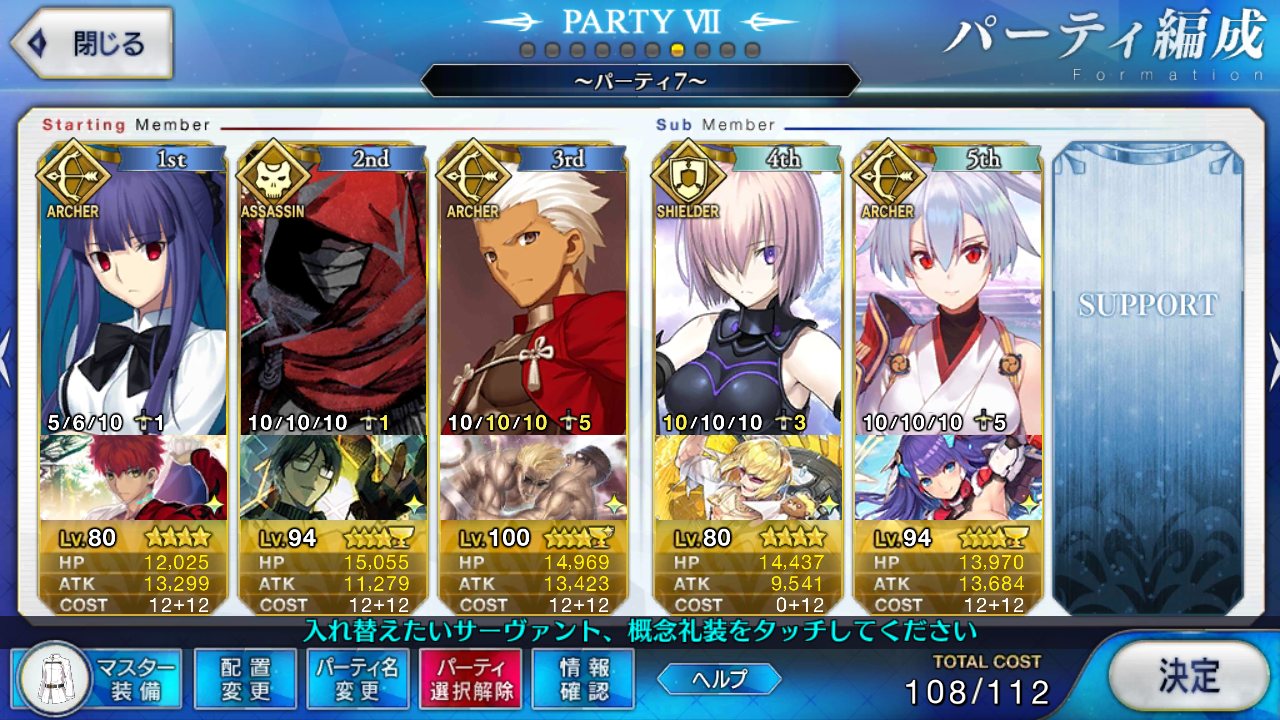Change the 1st member's craft essence
Image resolution: width=1280 pixels, height=720 pixels.
click(133, 478)
